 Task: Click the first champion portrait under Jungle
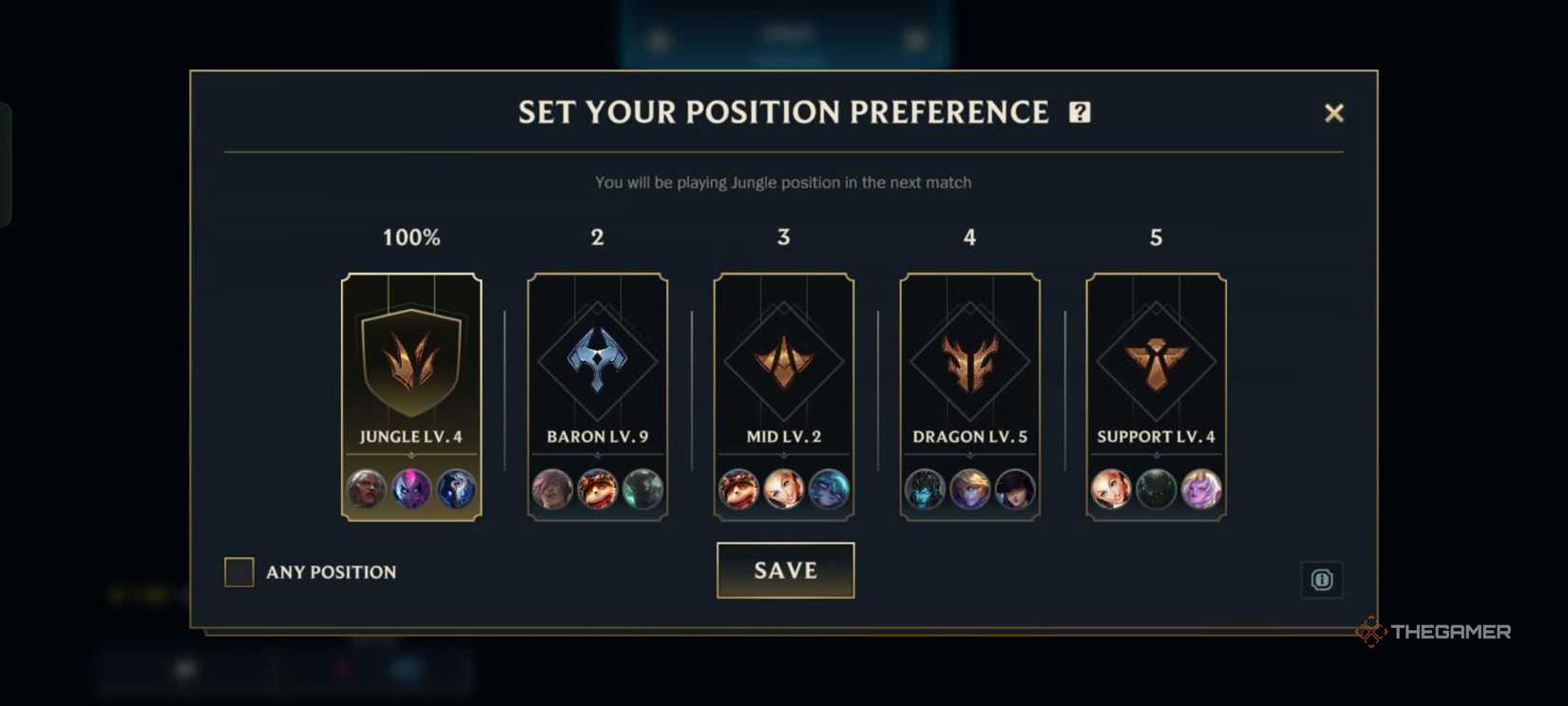pyautogui.click(x=365, y=489)
